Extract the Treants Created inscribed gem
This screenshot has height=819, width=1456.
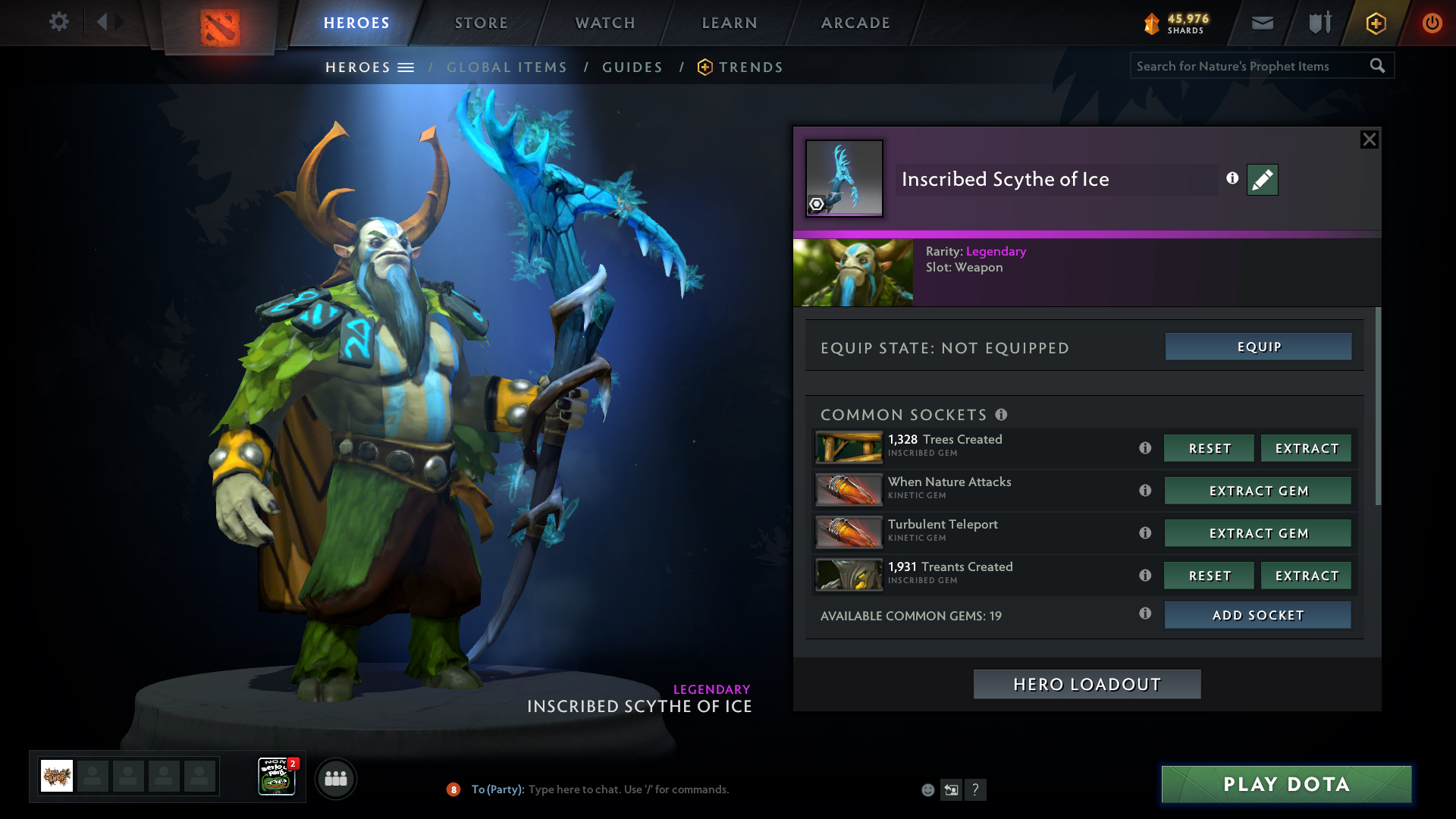coord(1306,576)
